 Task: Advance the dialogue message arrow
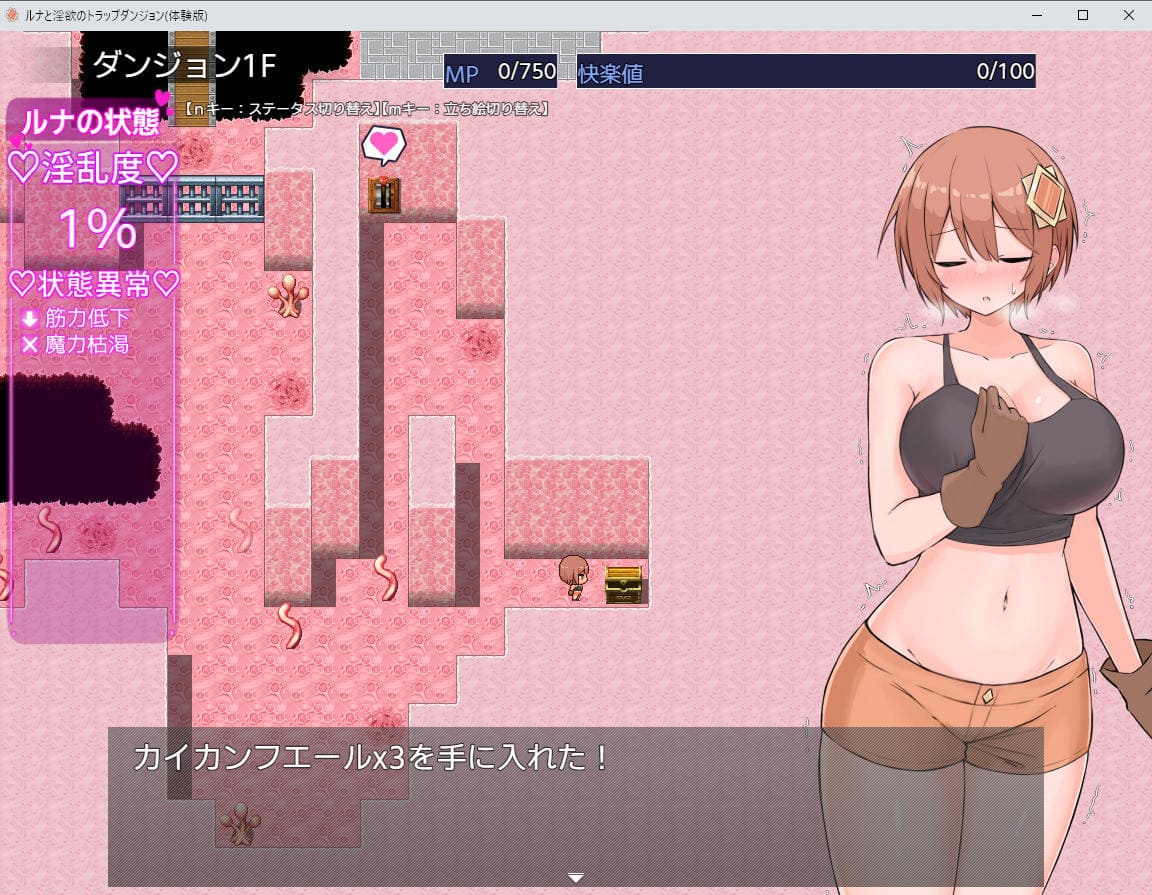click(x=575, y=878)
